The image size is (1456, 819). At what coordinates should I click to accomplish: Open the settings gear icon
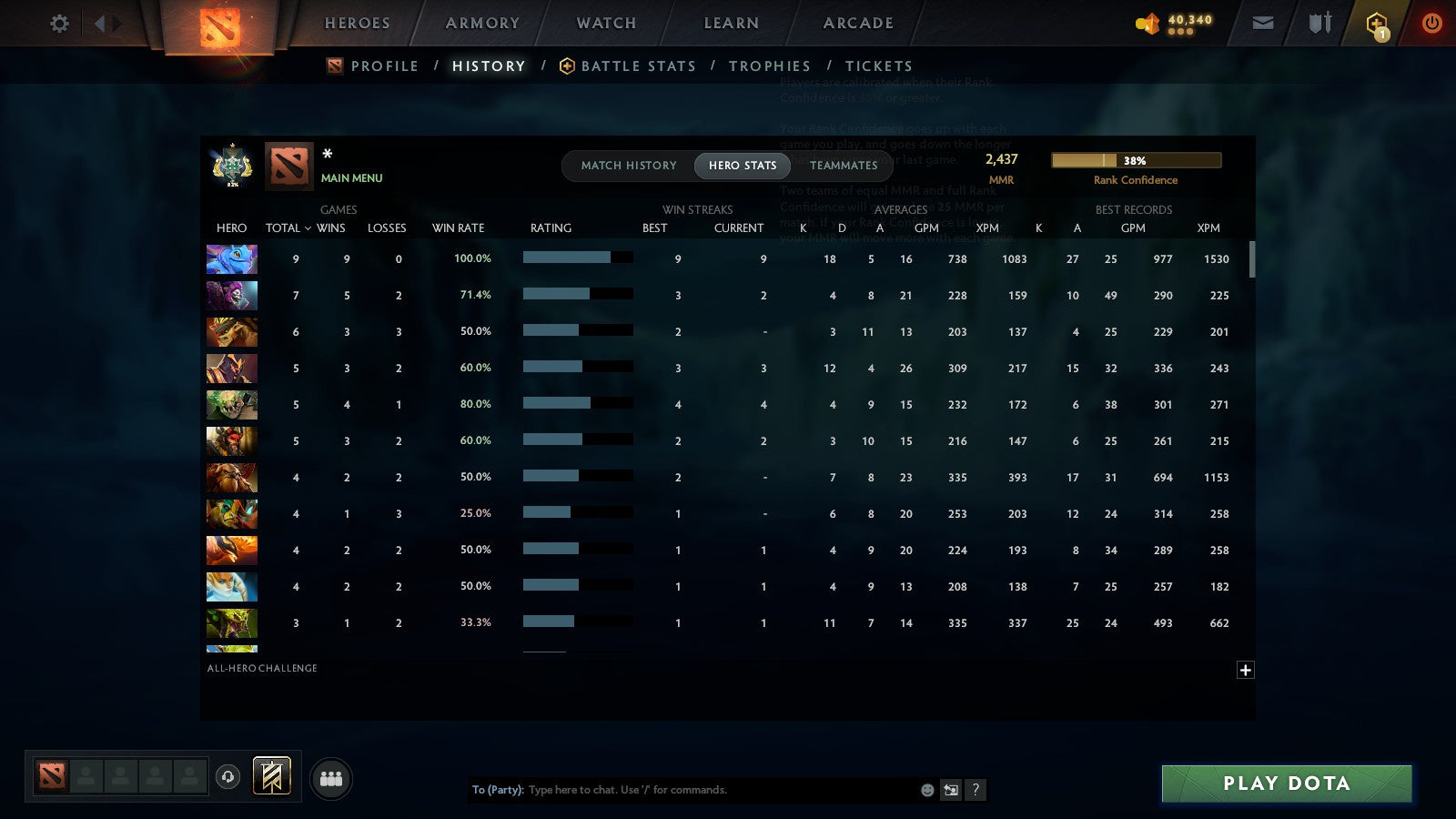58,24
